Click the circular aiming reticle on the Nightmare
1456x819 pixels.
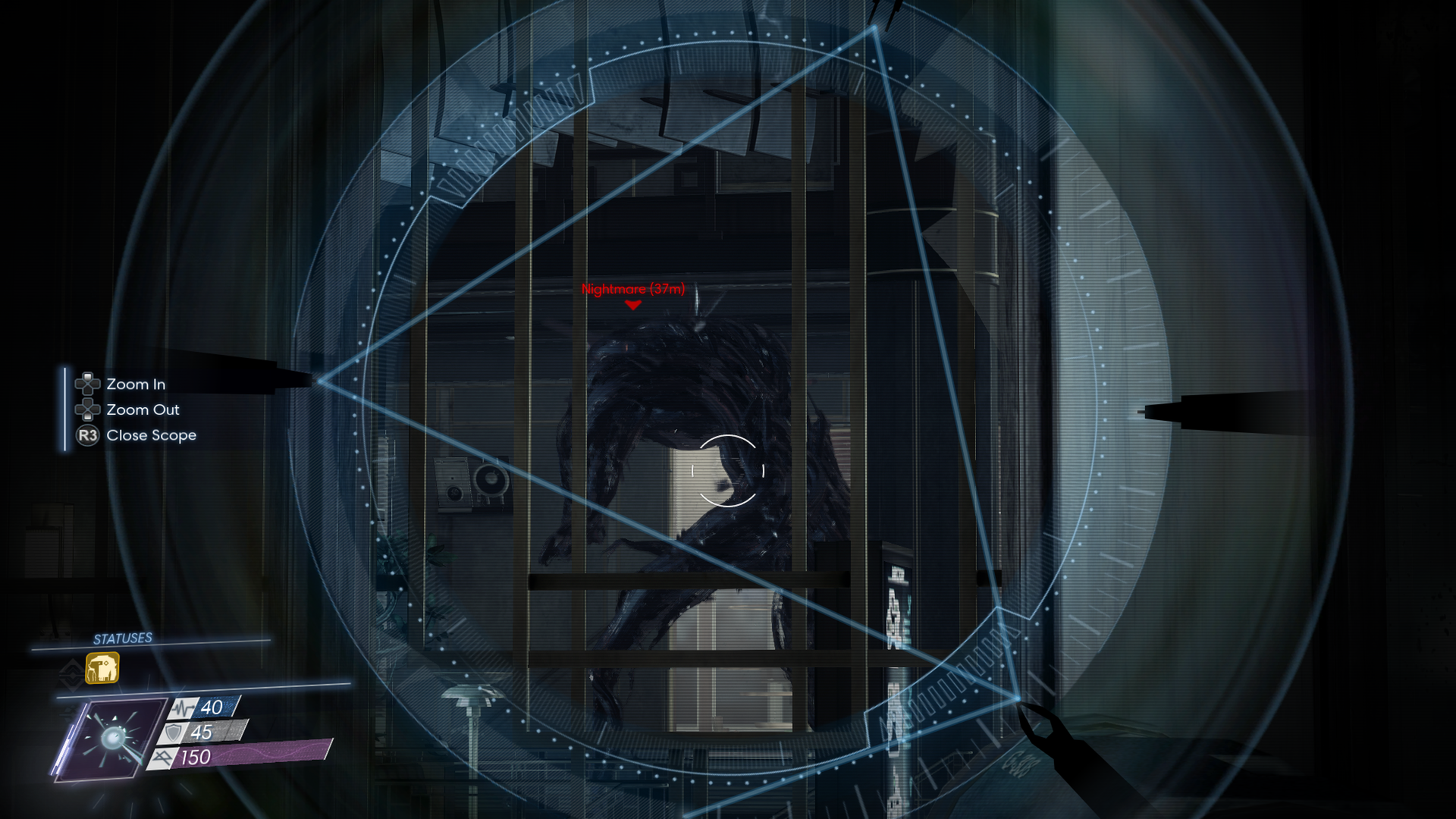pyautogui.click(x=726, y=470)
